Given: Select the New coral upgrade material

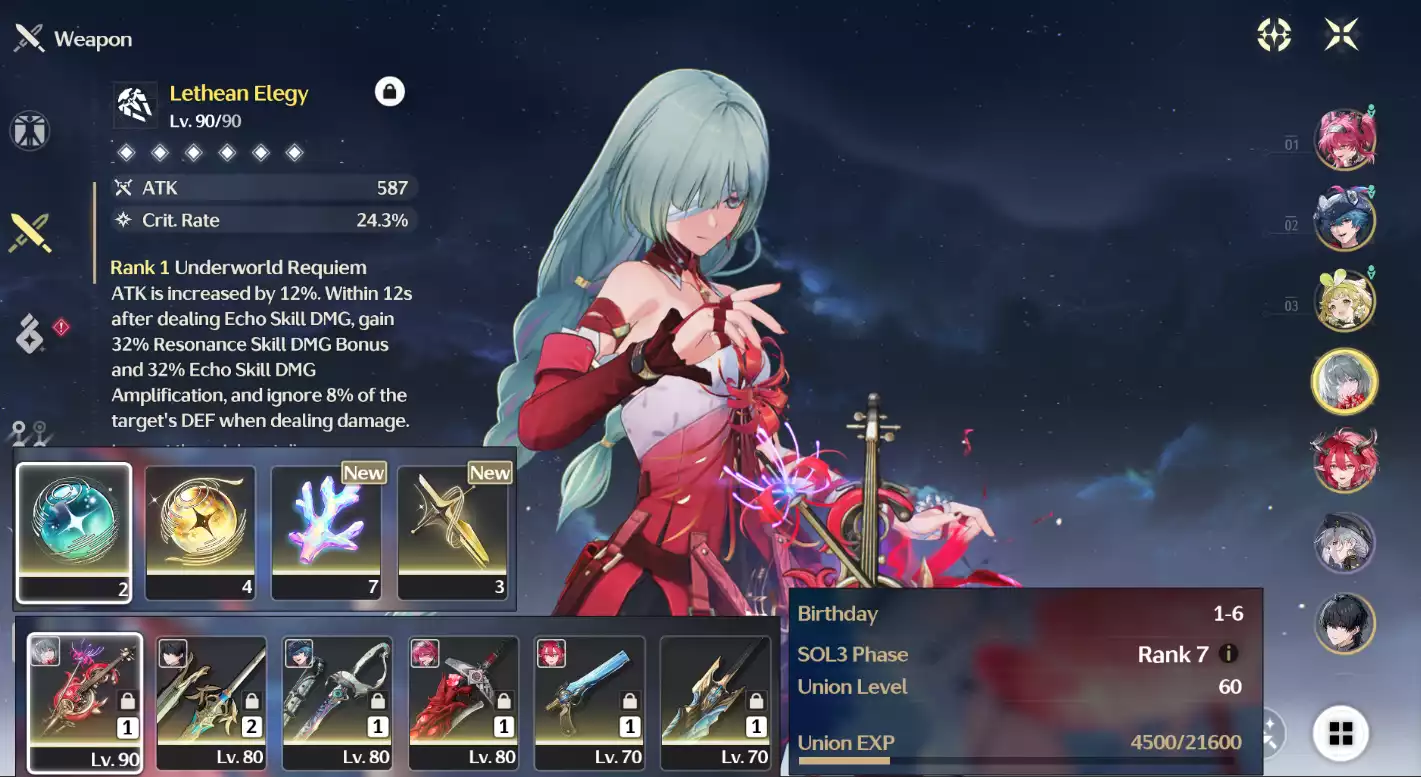Looking at the screenshot, I should [327, 531].
